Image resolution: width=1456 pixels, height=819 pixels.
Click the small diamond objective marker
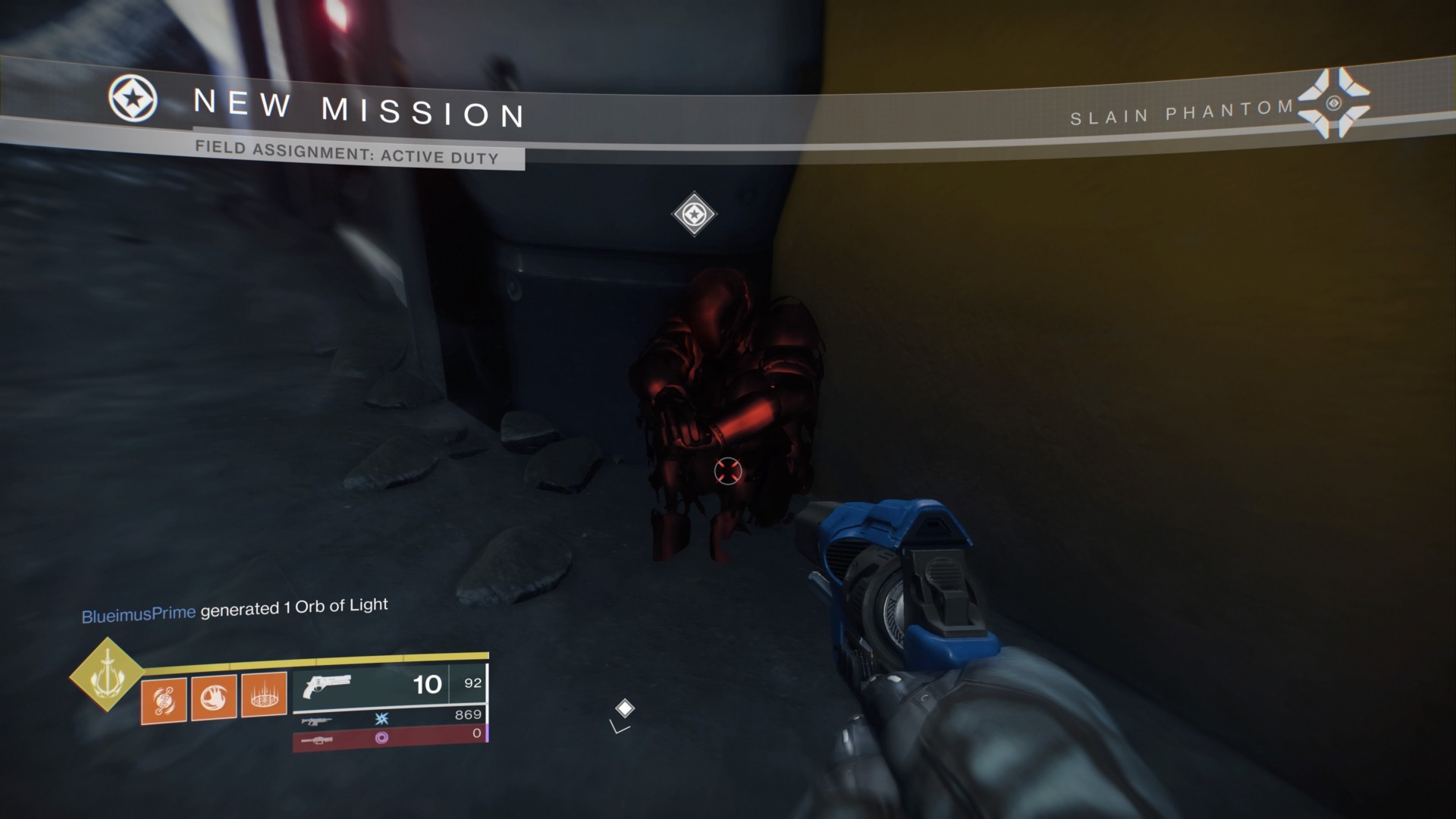click(x=624, y=708)
